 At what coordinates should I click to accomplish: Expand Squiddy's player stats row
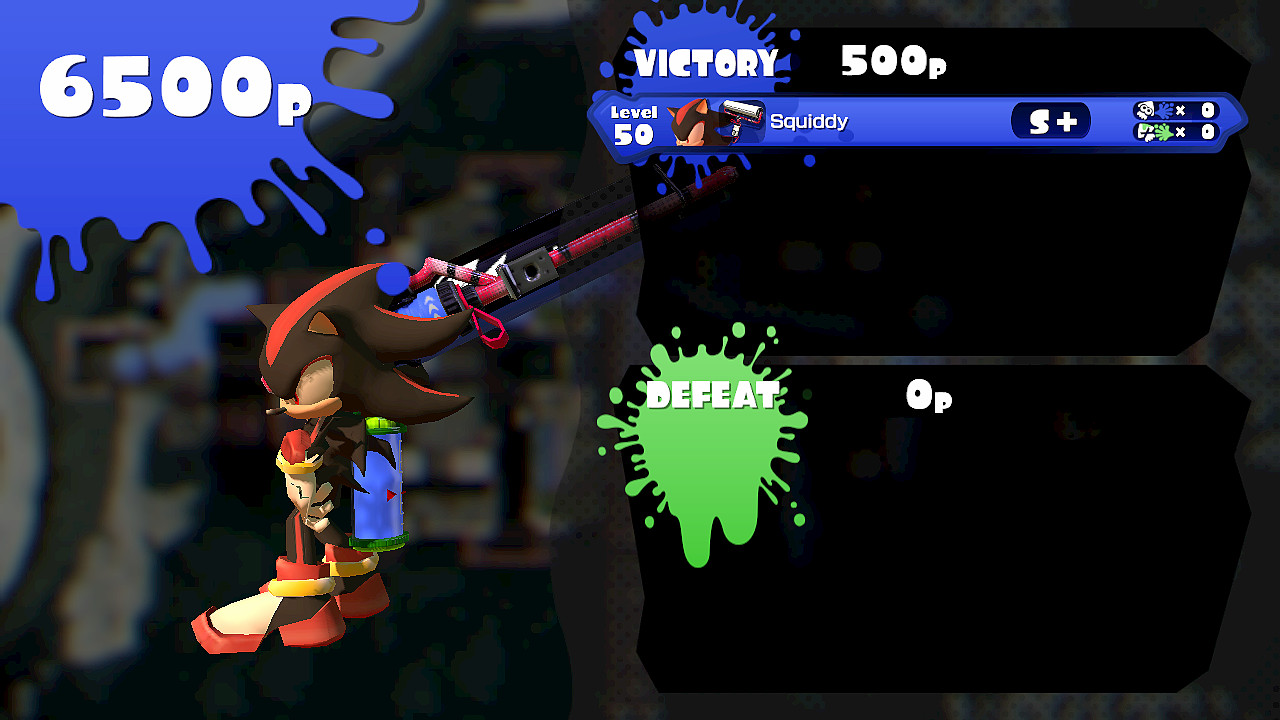point(900,120)
